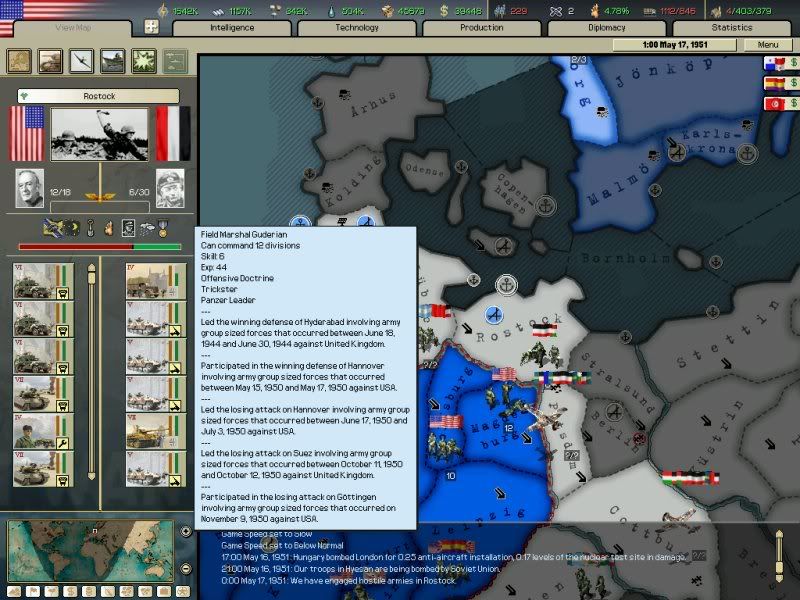Open the Spain trade offer notification

[x=777, y=84]
